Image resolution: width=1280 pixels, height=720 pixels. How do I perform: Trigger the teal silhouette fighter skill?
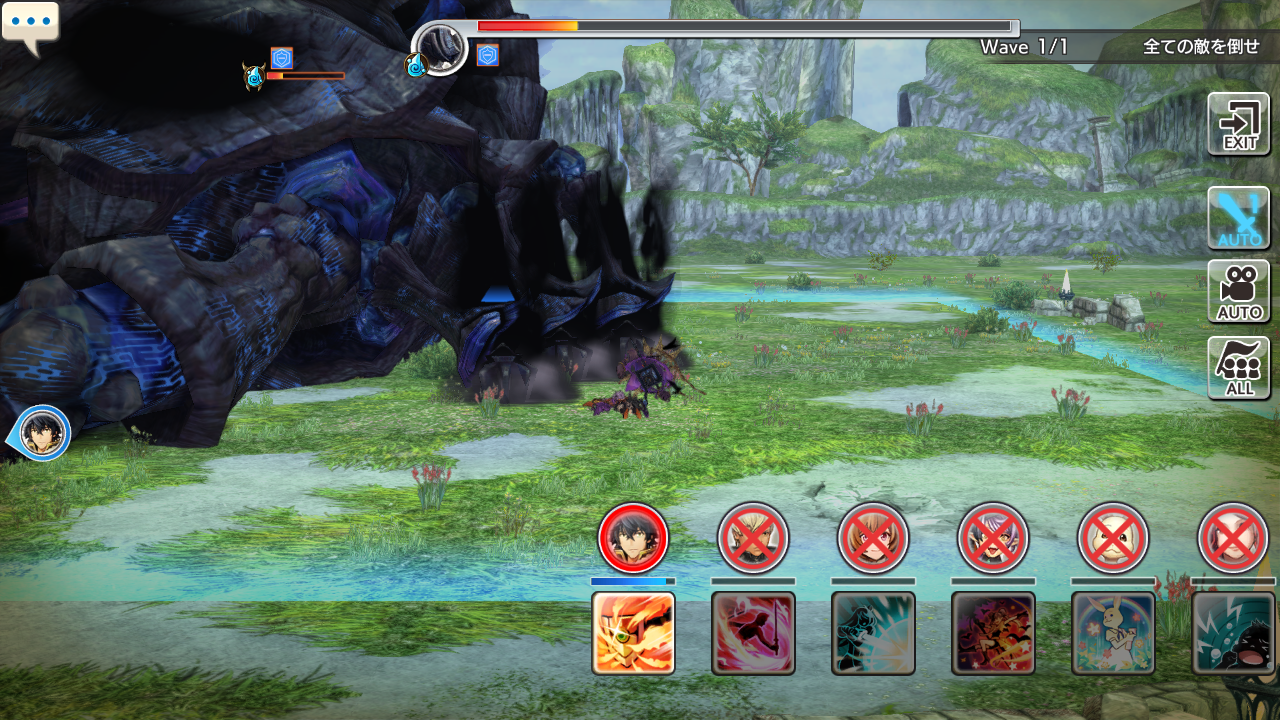pos(873,633)
